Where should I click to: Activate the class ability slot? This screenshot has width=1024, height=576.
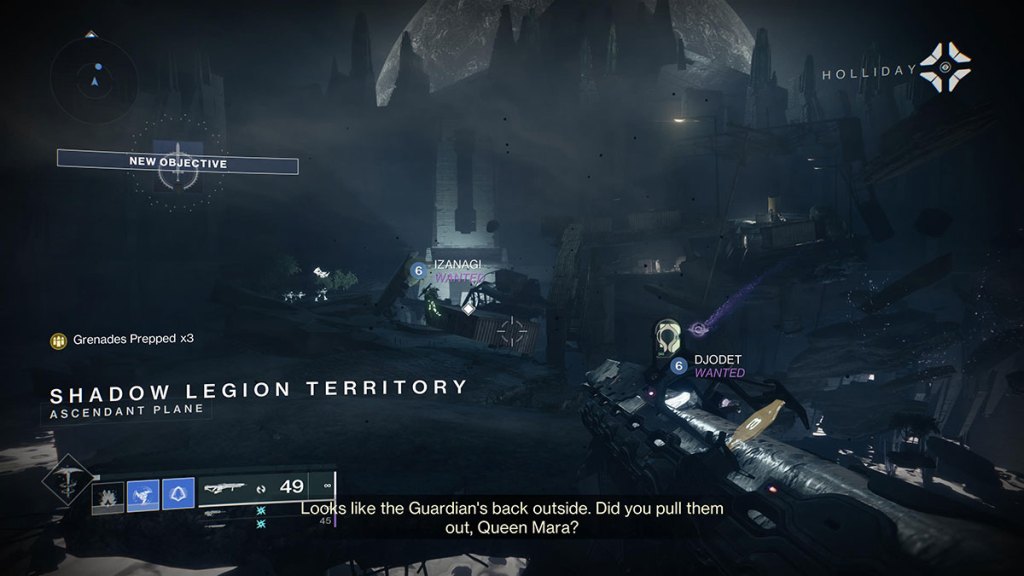tap(178, 495)
